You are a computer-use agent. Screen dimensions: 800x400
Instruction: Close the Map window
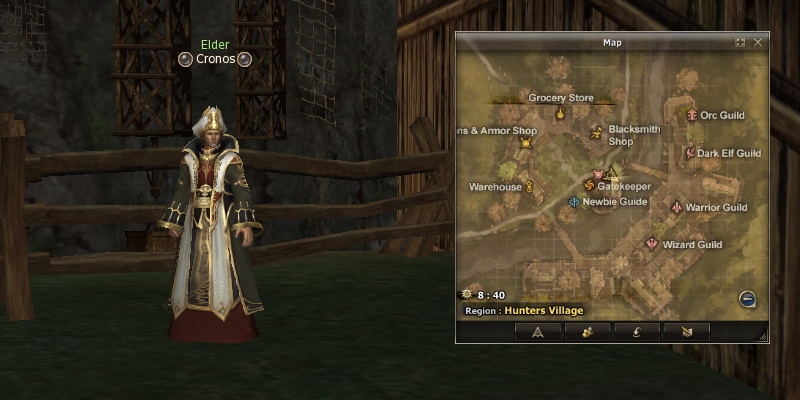(x=758, y=43)
